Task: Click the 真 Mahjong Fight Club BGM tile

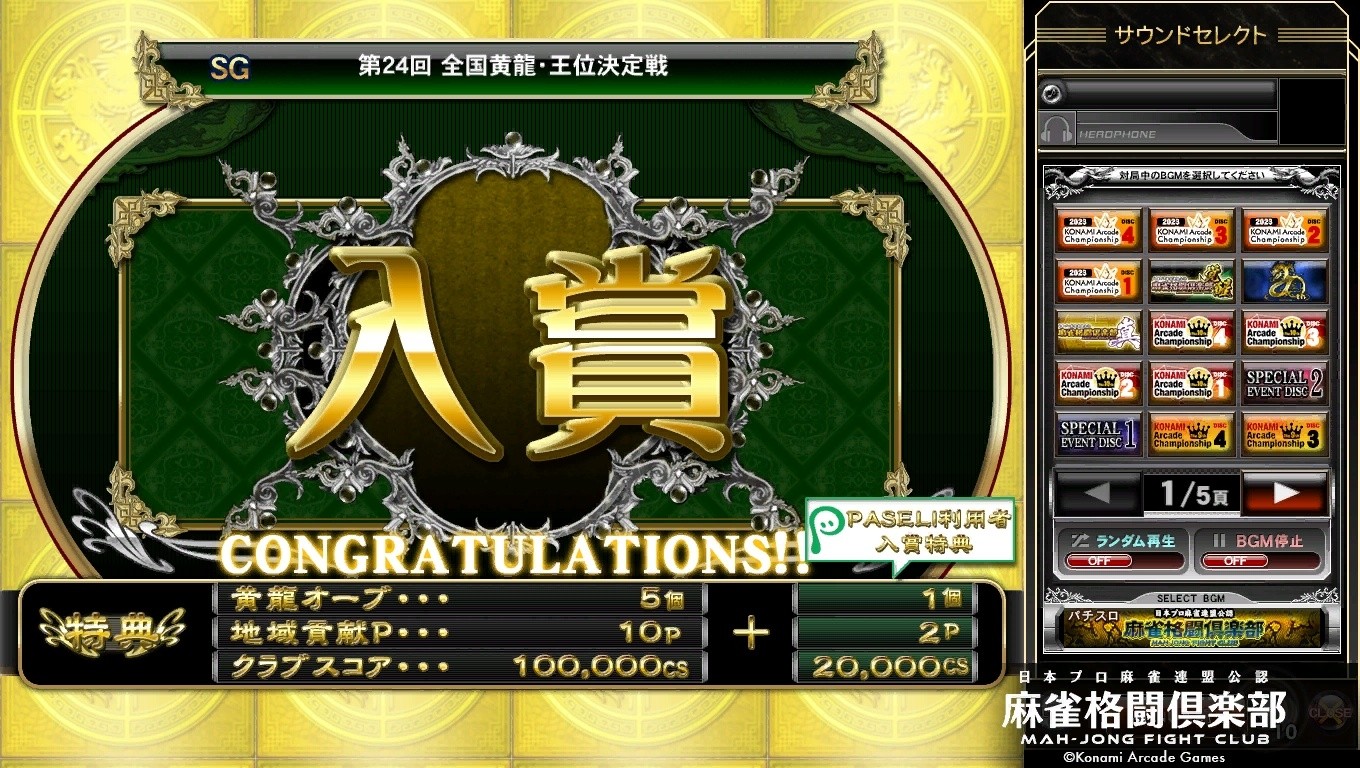Action: pyautogui.click(x=1097, y=332)
